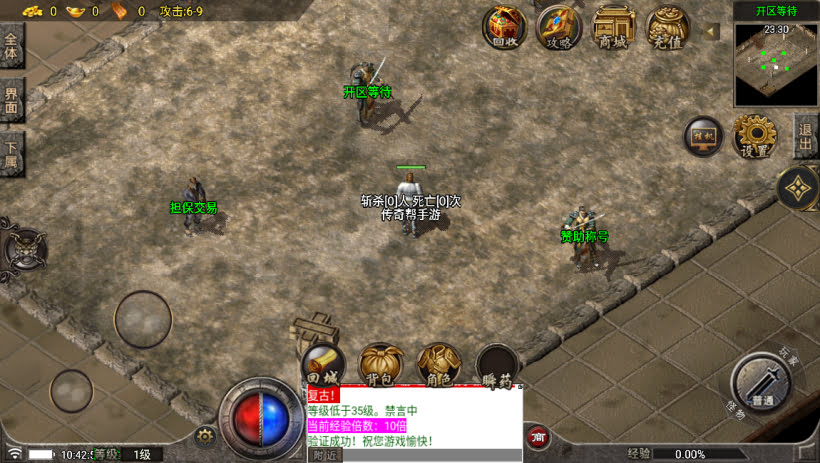Toggle 挂机 auto-battle mode

pyautogui.click(x=704, y=136)
